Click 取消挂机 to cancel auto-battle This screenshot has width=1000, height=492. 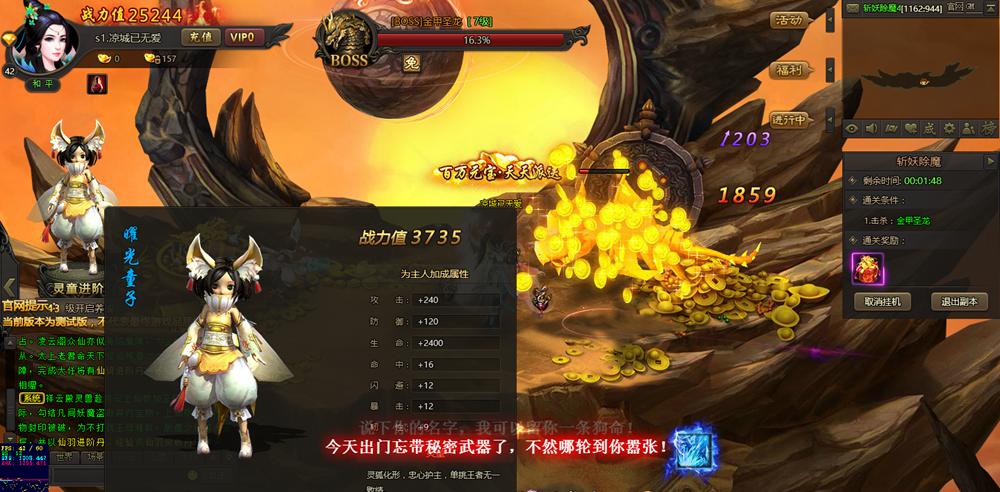[x=883, y=301]
